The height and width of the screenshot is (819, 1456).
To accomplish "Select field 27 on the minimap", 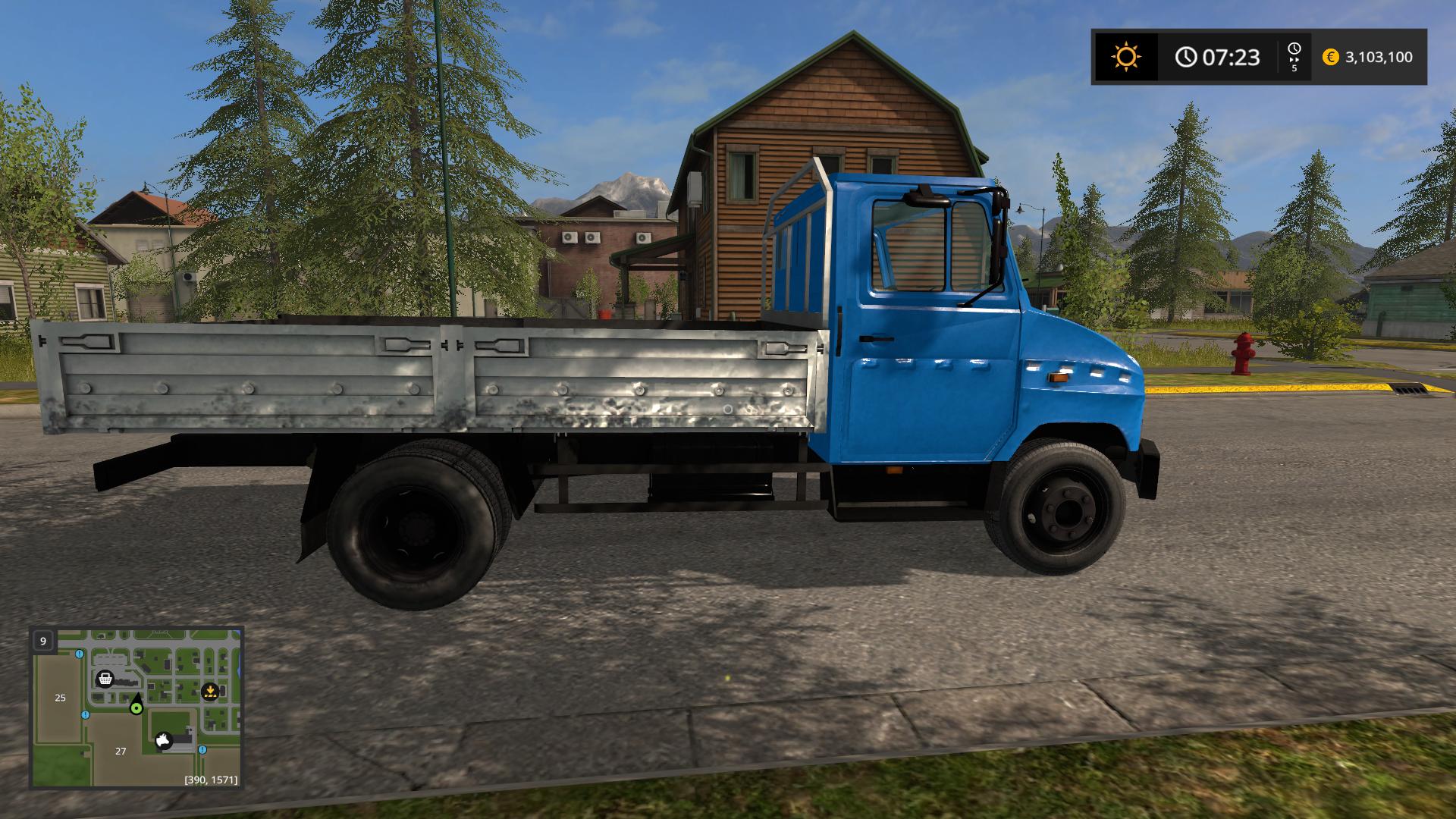I will point(121,751).
